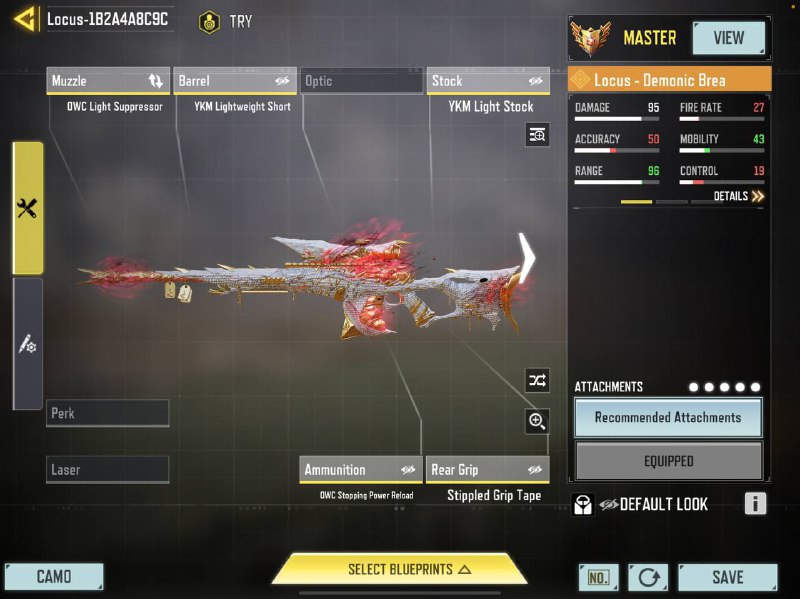800x599 pixels.
Task: Show Recommended Attachments
Action: coord(668,418)
